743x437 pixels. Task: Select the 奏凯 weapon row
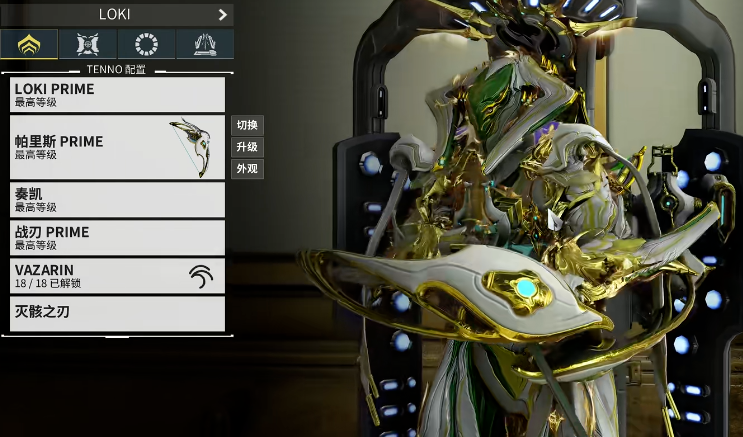tap(117, 199)
